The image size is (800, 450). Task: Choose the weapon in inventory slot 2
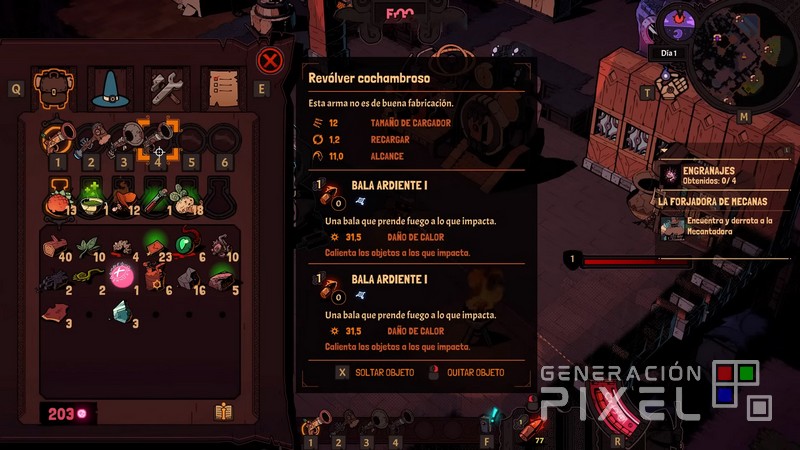coord(90,138)
